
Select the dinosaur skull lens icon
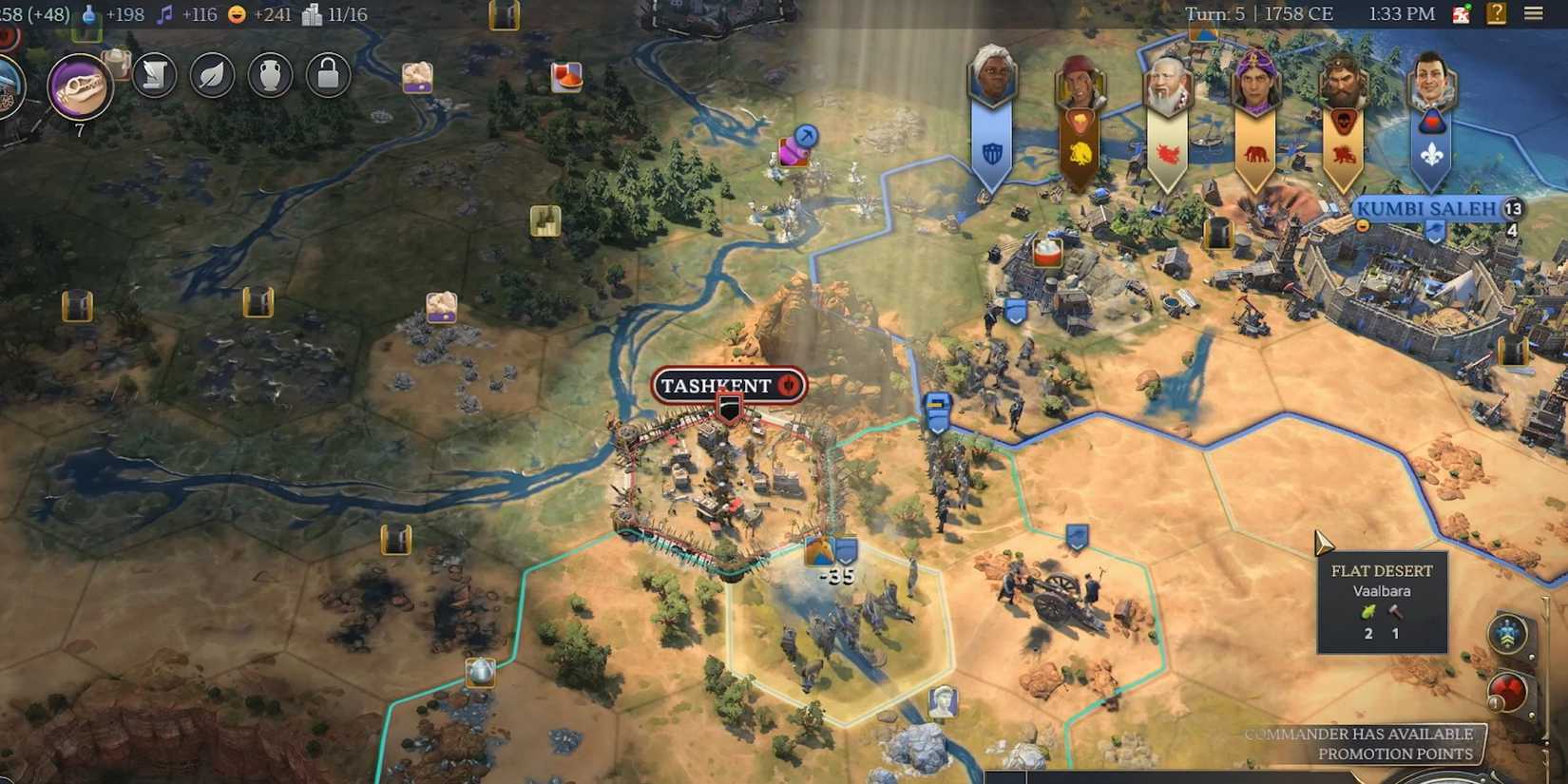click(x=81, y=86)
